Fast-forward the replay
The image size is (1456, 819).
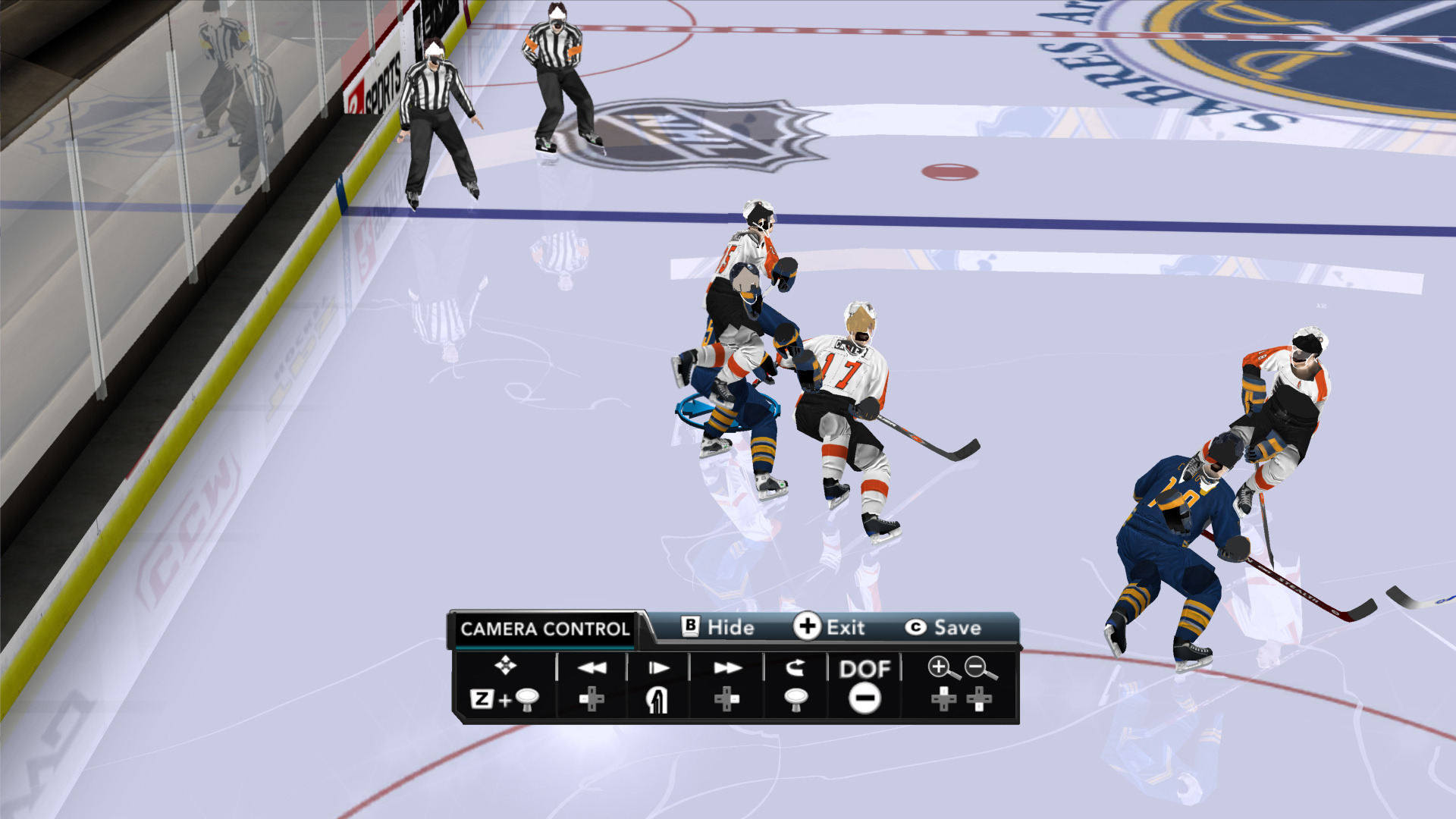coord(727,668)
